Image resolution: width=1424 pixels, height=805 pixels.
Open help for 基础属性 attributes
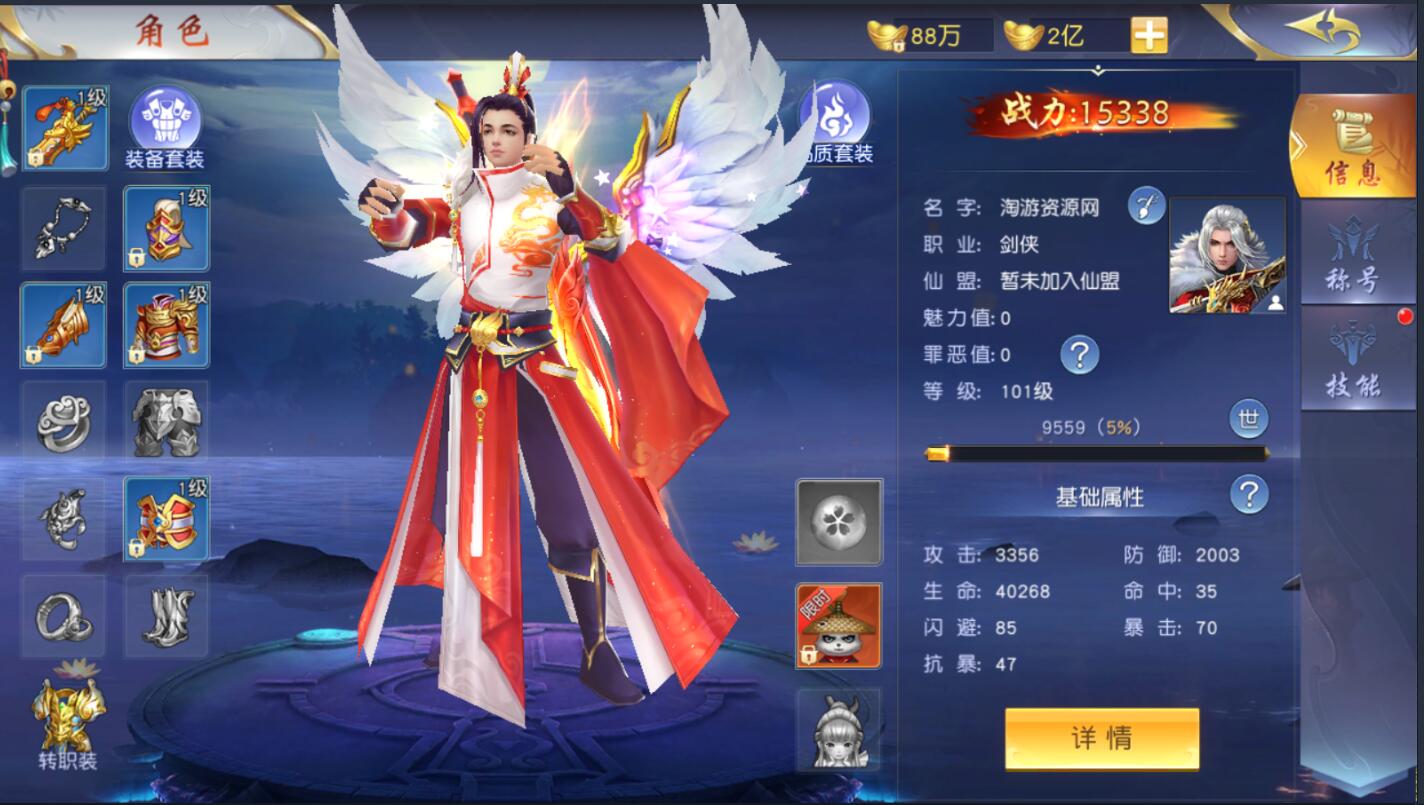pos(1249,494)
